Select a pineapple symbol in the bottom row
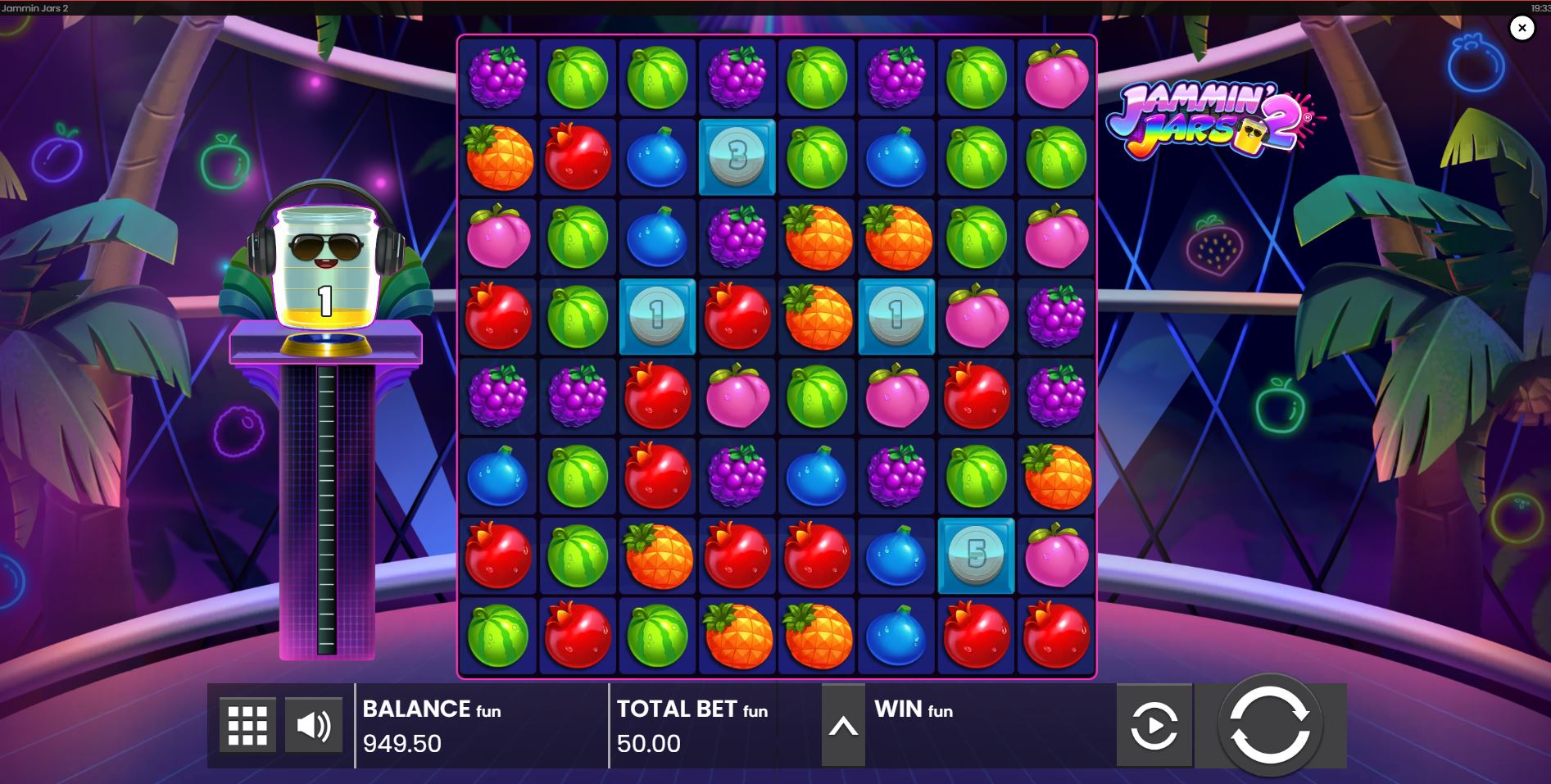 pos(736,635)
